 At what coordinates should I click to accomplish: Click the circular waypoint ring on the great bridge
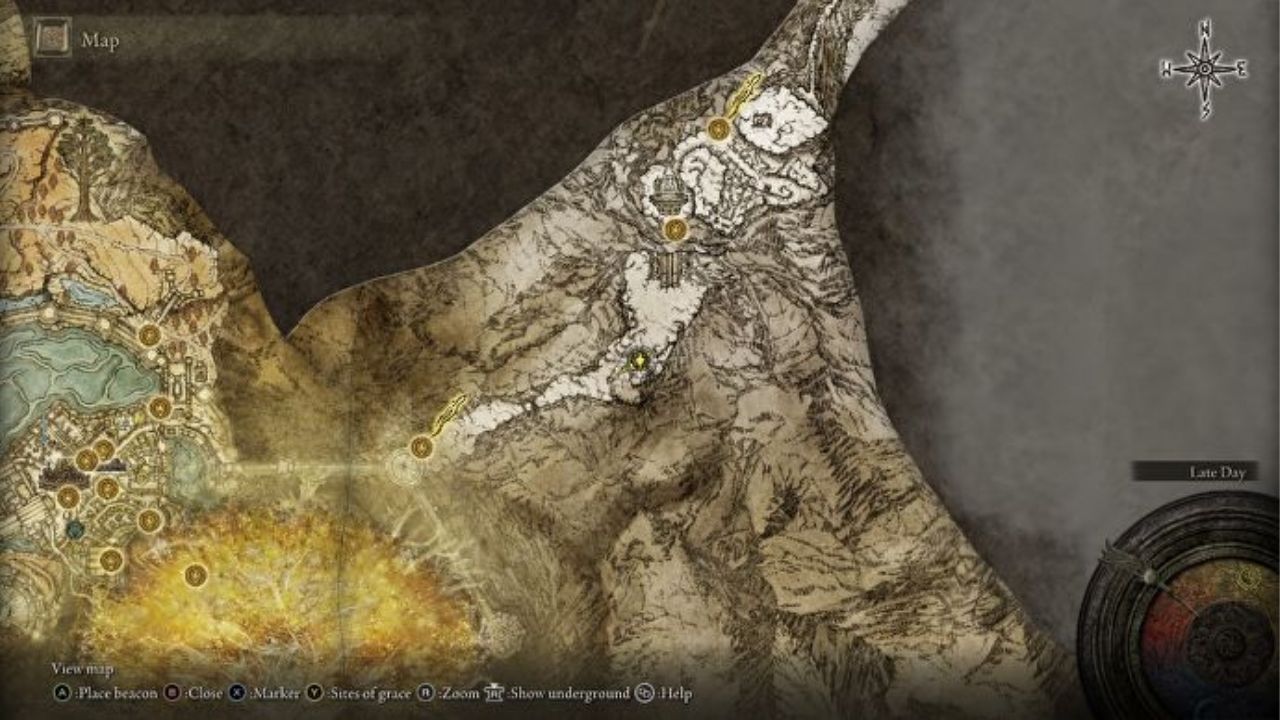(x=407, y=469)
